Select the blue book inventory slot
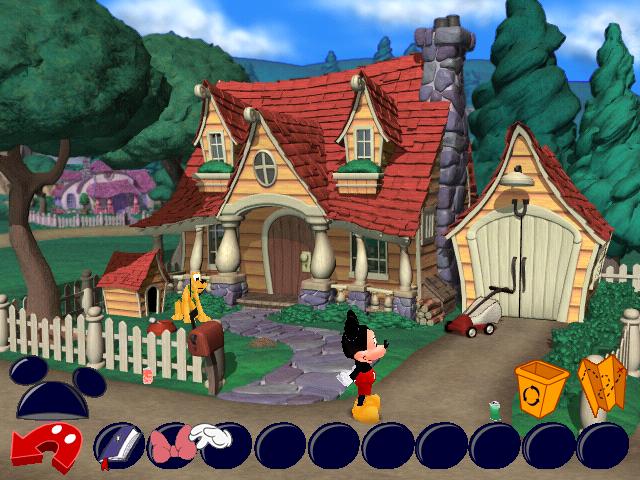This screenshot has width=640, height=480. [x=116, y=445]
